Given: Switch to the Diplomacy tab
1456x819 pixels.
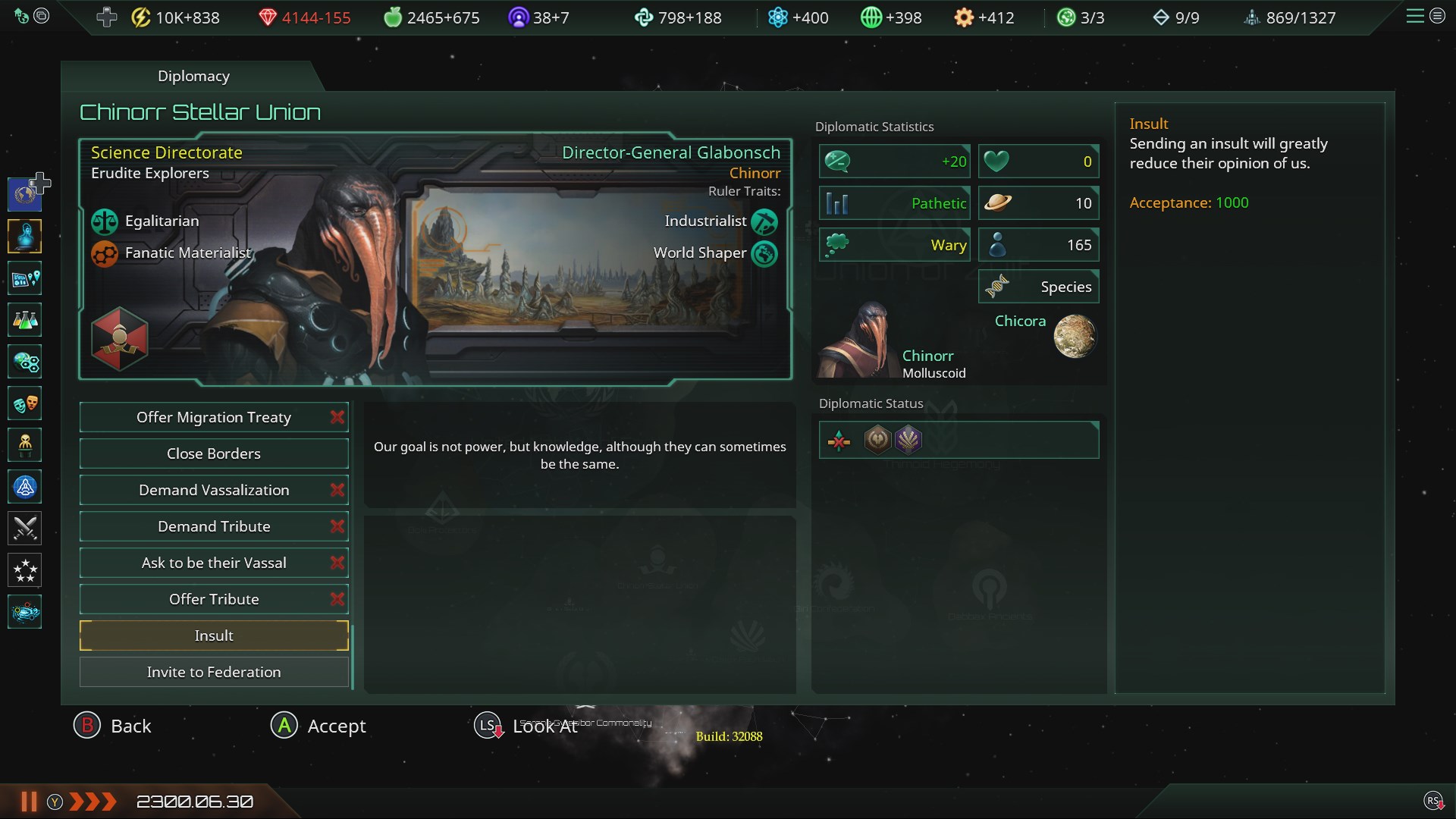Looking at the screenshot, I should (x=193, y=76).
